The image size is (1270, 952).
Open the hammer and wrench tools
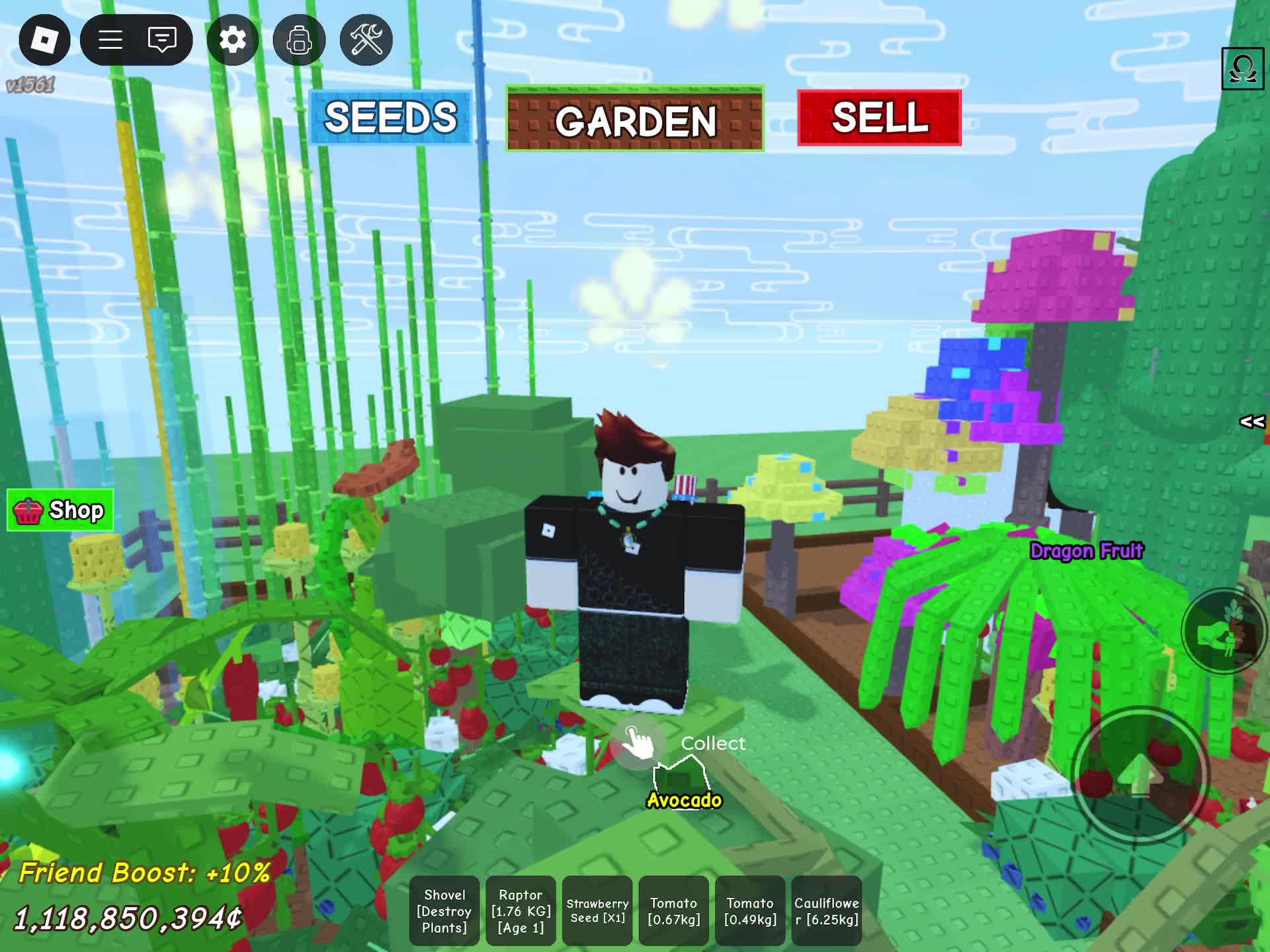pos(366,40)
